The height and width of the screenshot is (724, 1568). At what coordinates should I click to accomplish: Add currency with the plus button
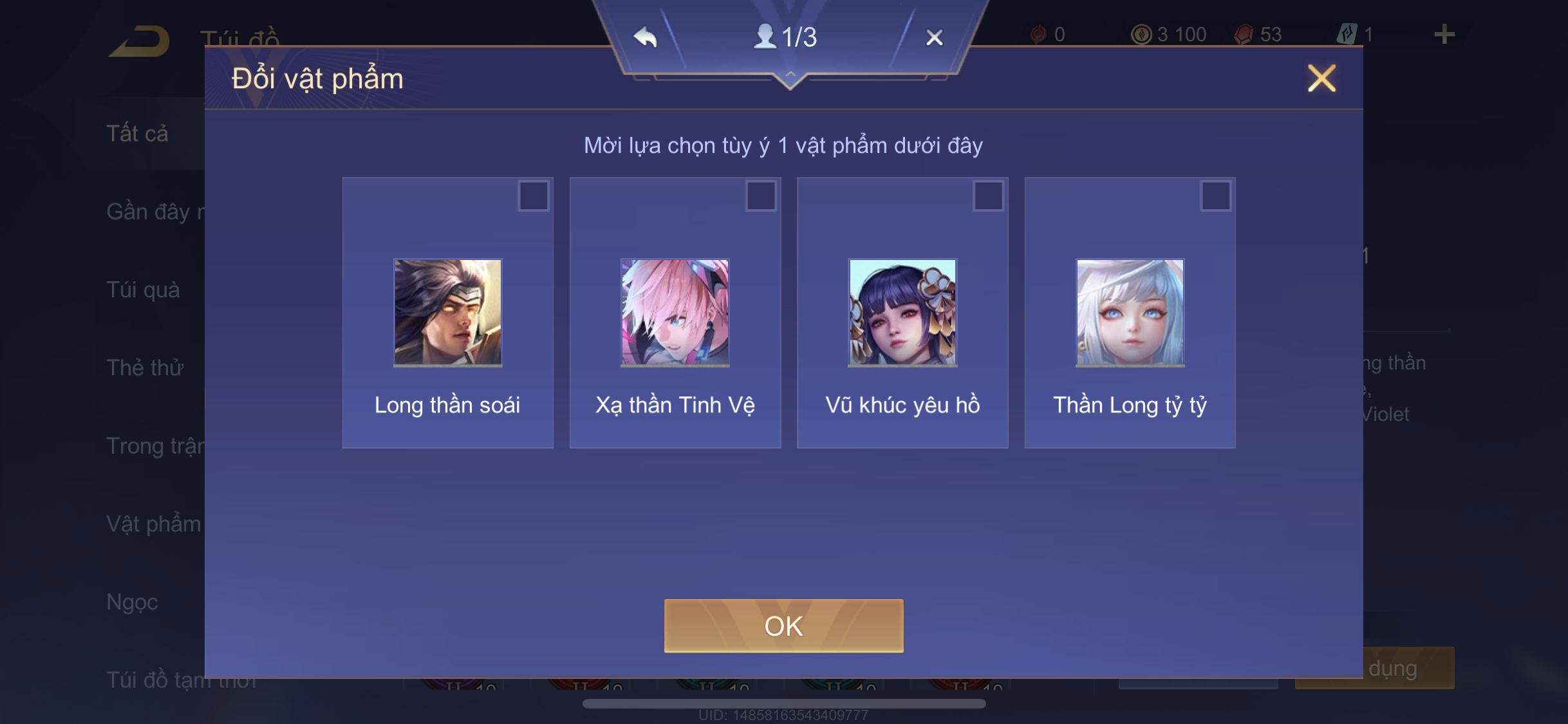click(x=1444, y=34)
